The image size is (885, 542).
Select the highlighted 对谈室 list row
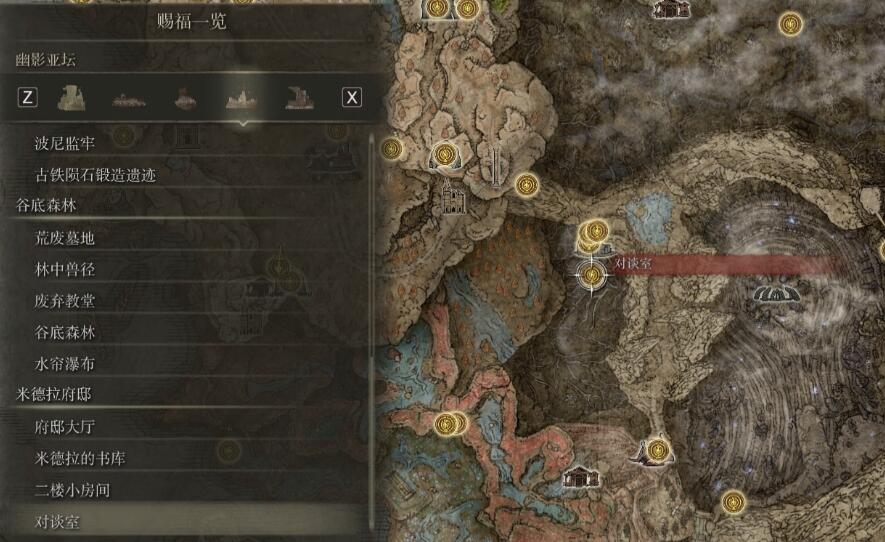click(58, 522)
